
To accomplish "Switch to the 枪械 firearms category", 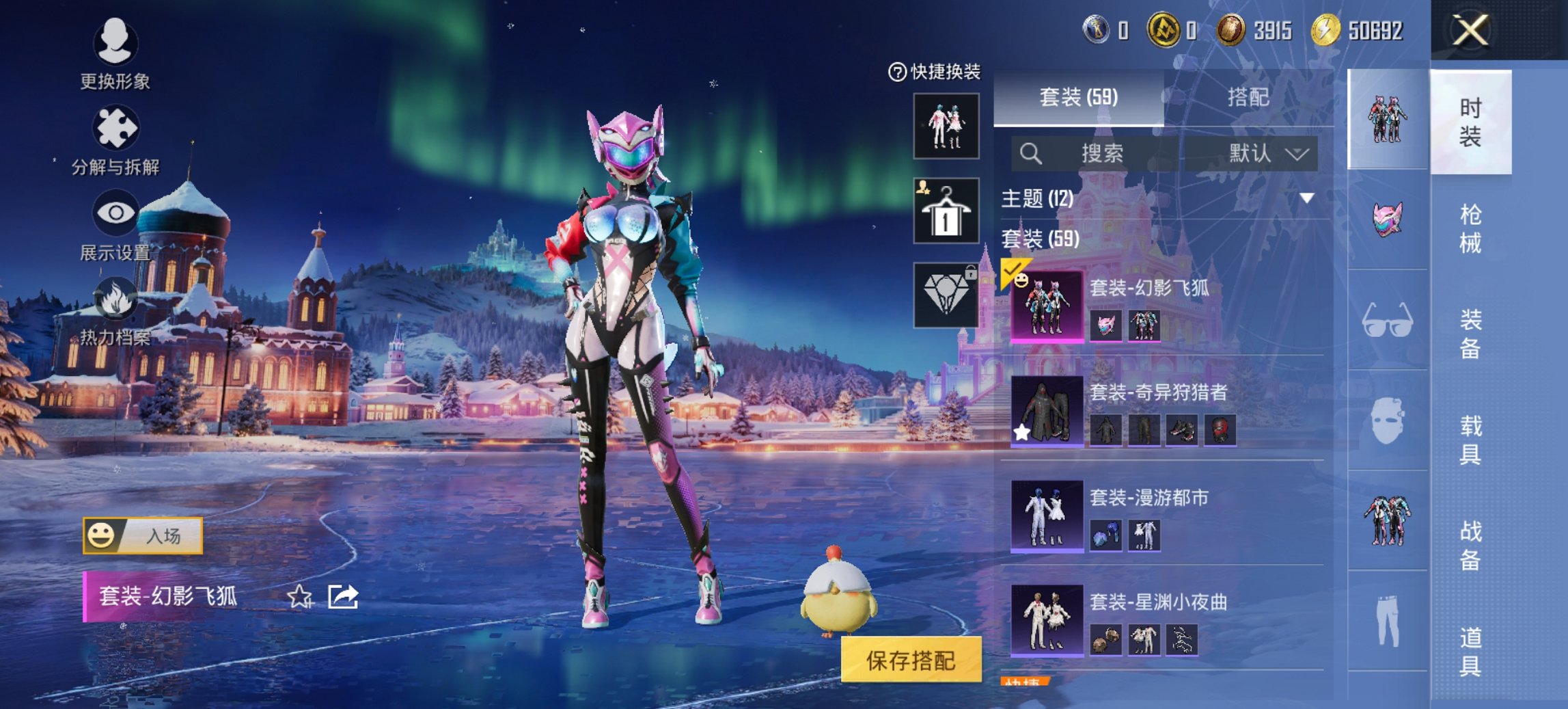I will tap(1470, 228).
